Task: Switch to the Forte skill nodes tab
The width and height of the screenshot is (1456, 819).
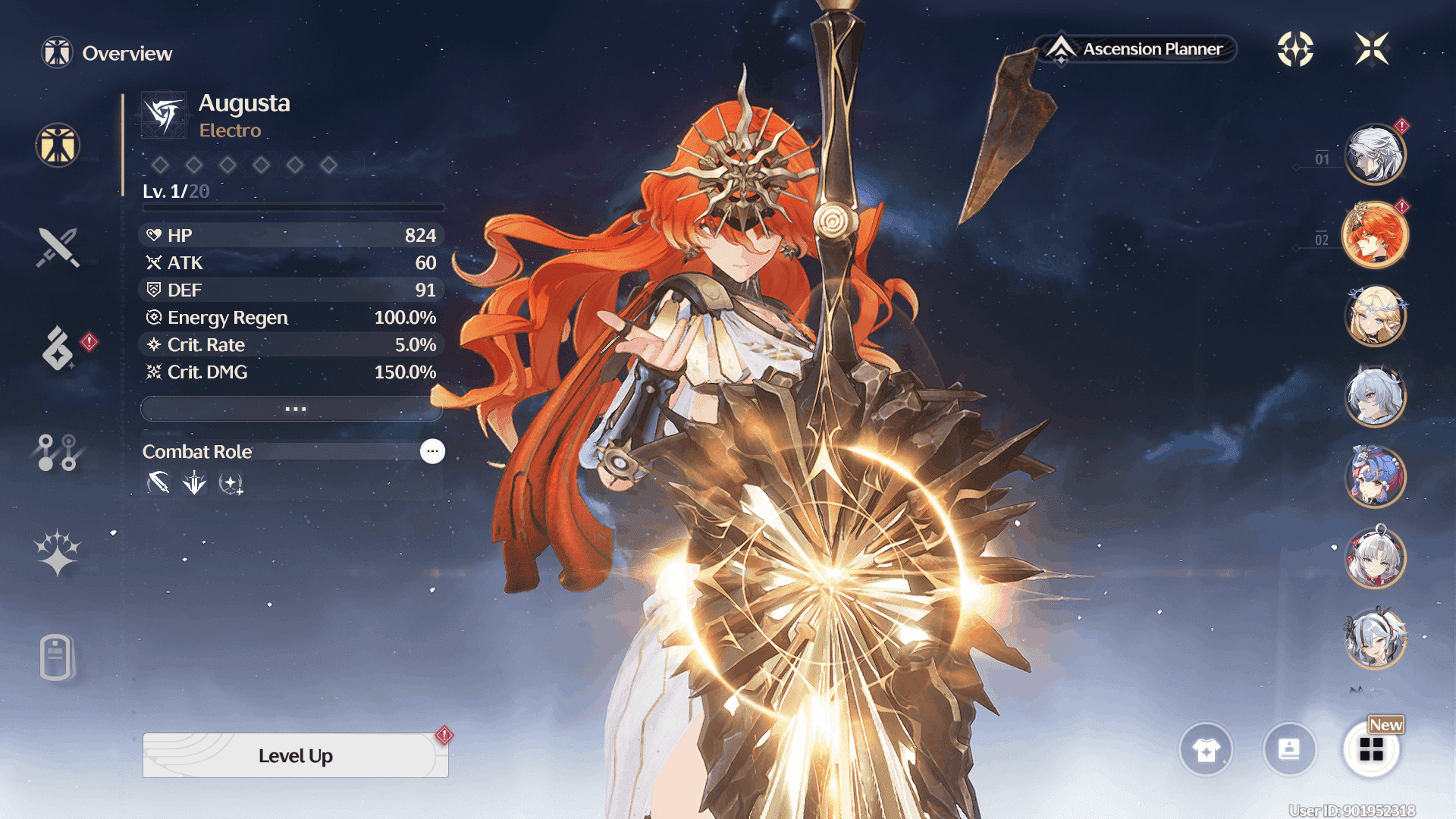Action: tap(58, 452)
